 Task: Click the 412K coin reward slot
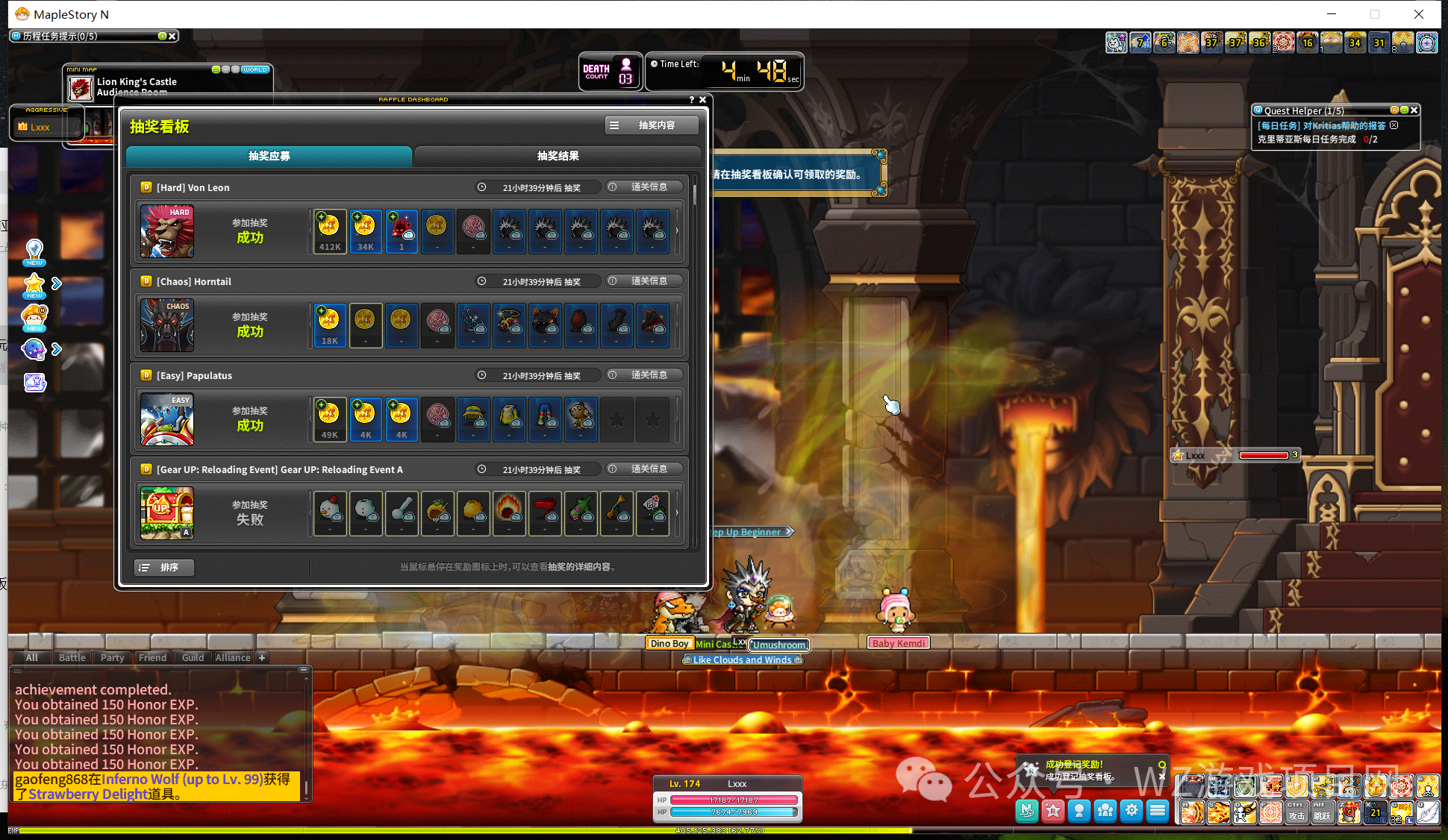(330, 231)
